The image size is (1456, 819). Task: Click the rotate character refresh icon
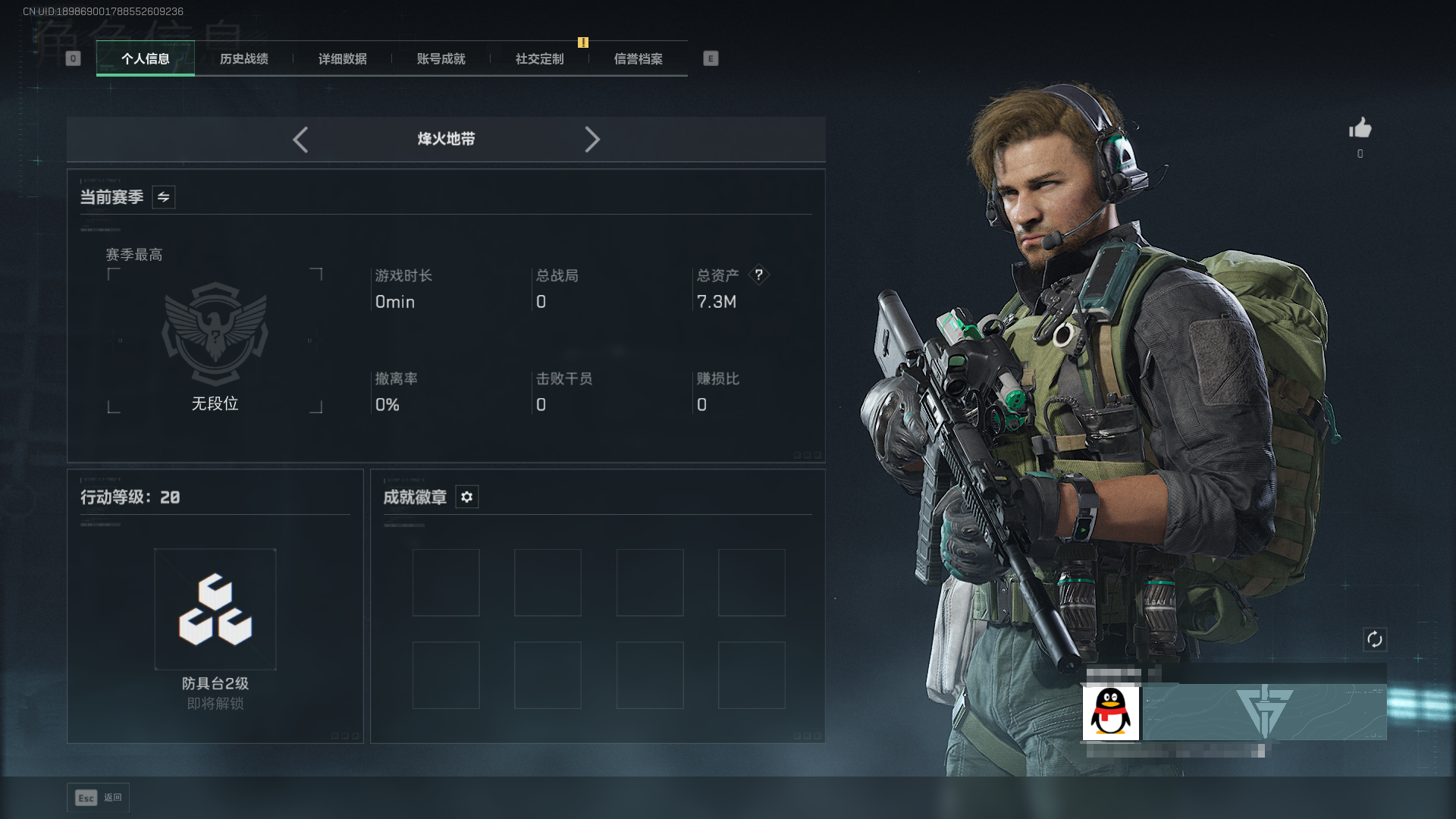pos(1375,639)
